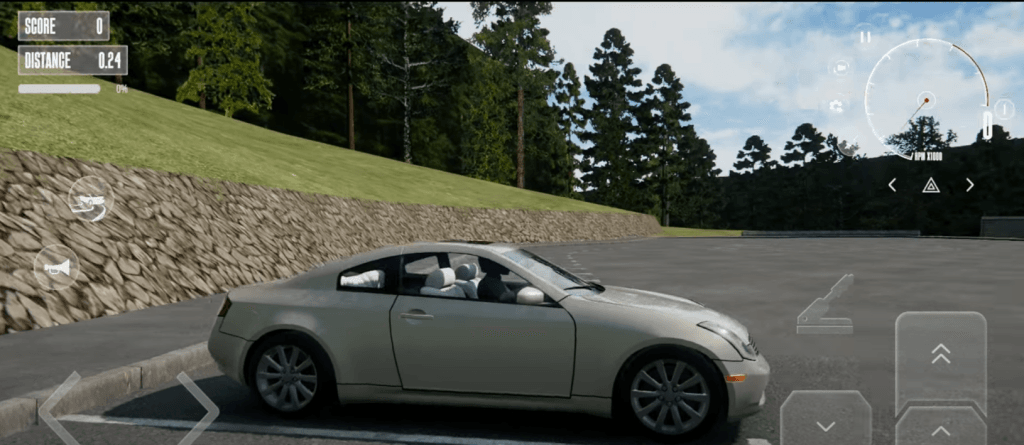Screen dimensions: 1024x445
Task: Toggle the ignition power button
Action: click(1004, 110)
